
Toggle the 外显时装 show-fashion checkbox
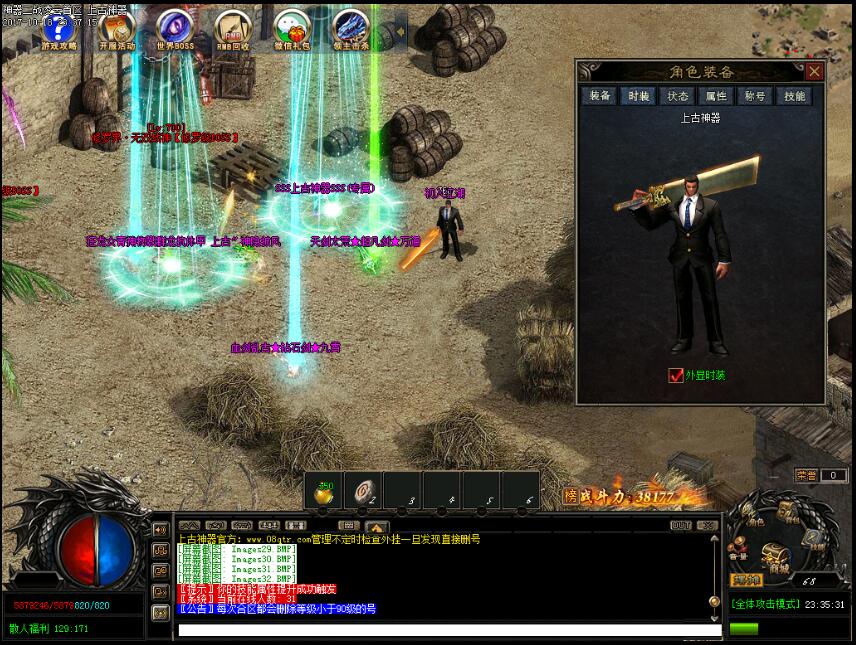pos(675,375)
